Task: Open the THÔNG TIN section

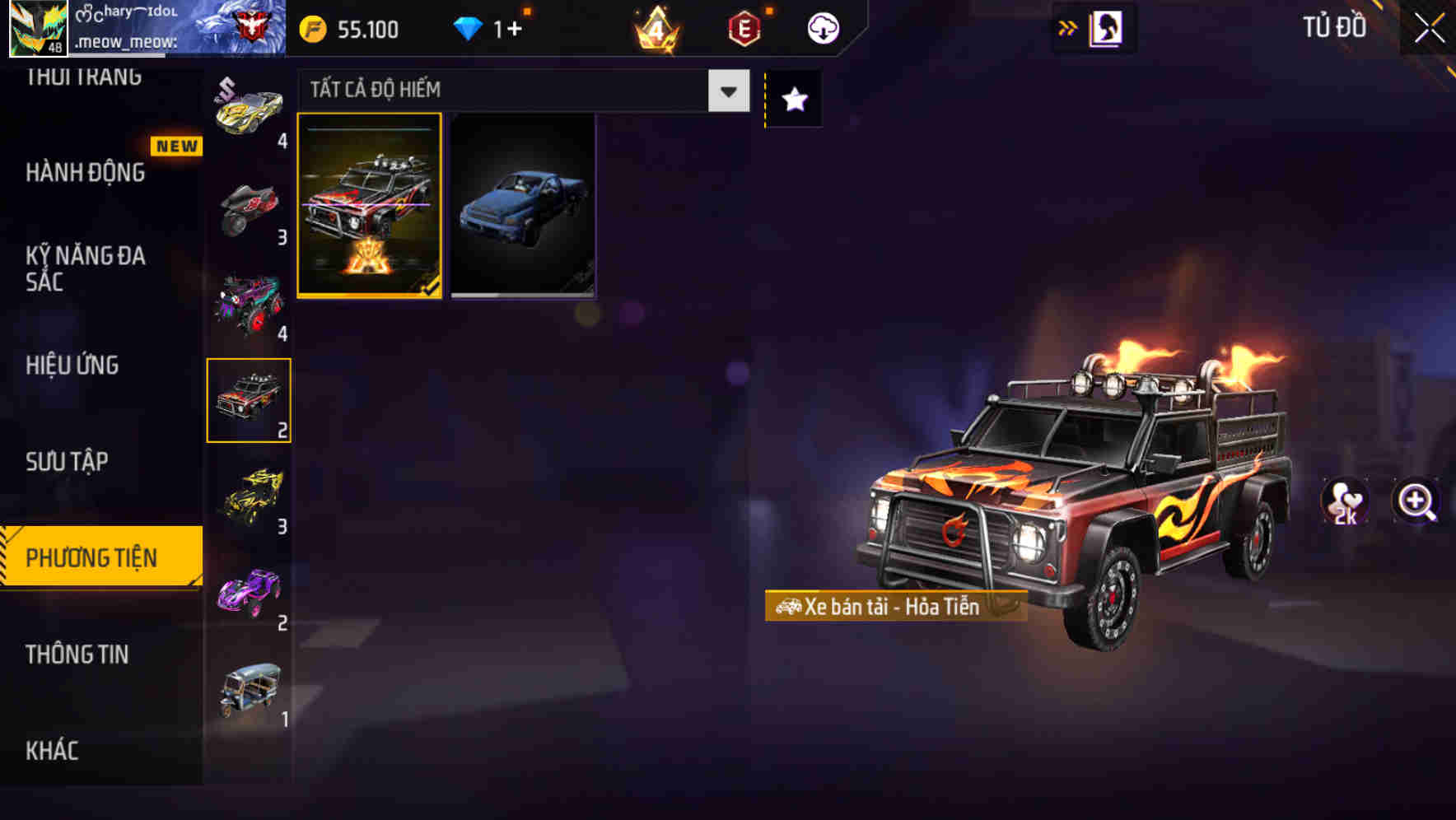Action: pyautogui.click(x=77, y=655)
